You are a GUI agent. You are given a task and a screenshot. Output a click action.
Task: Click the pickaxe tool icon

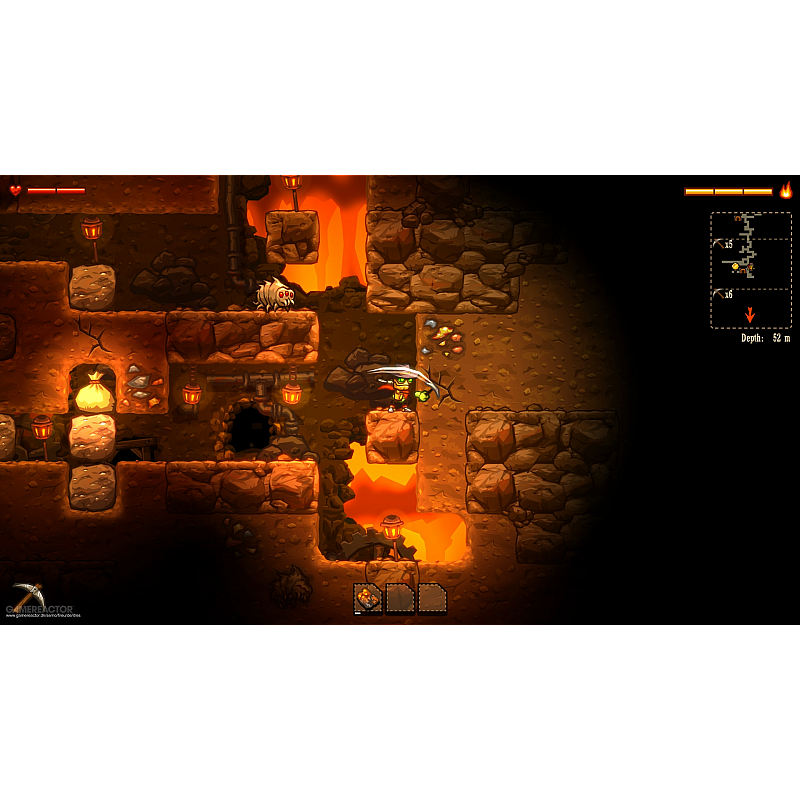click(27, 594)
